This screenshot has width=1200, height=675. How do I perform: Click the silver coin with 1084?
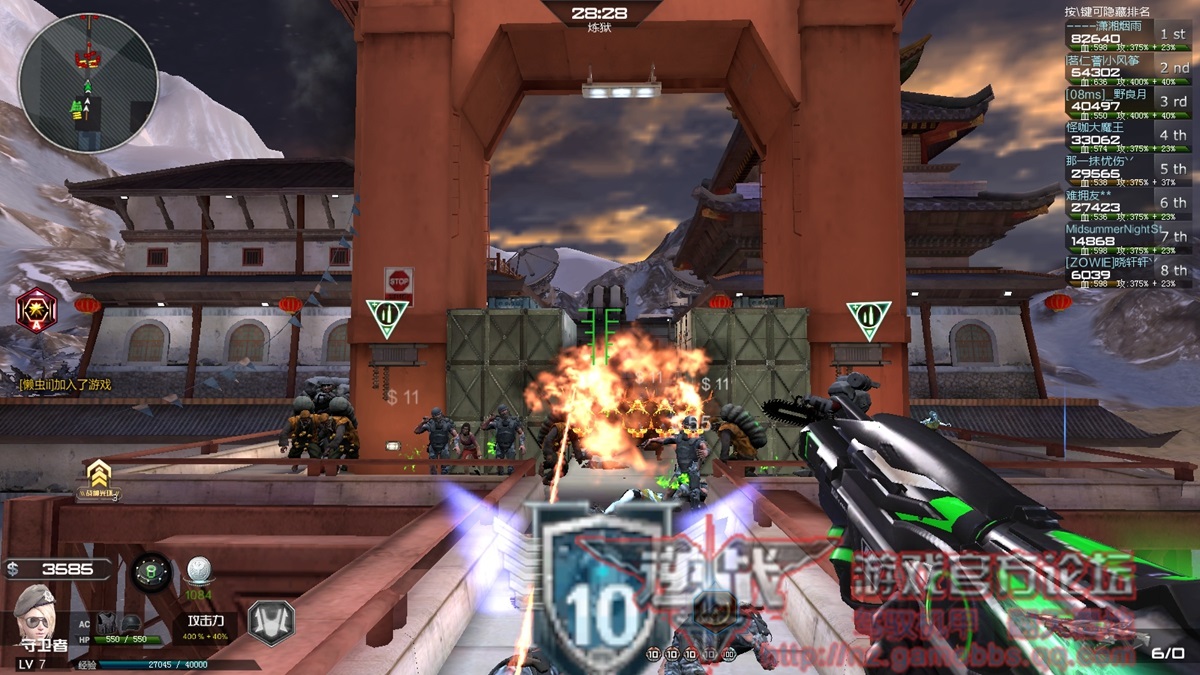[198, 570]
